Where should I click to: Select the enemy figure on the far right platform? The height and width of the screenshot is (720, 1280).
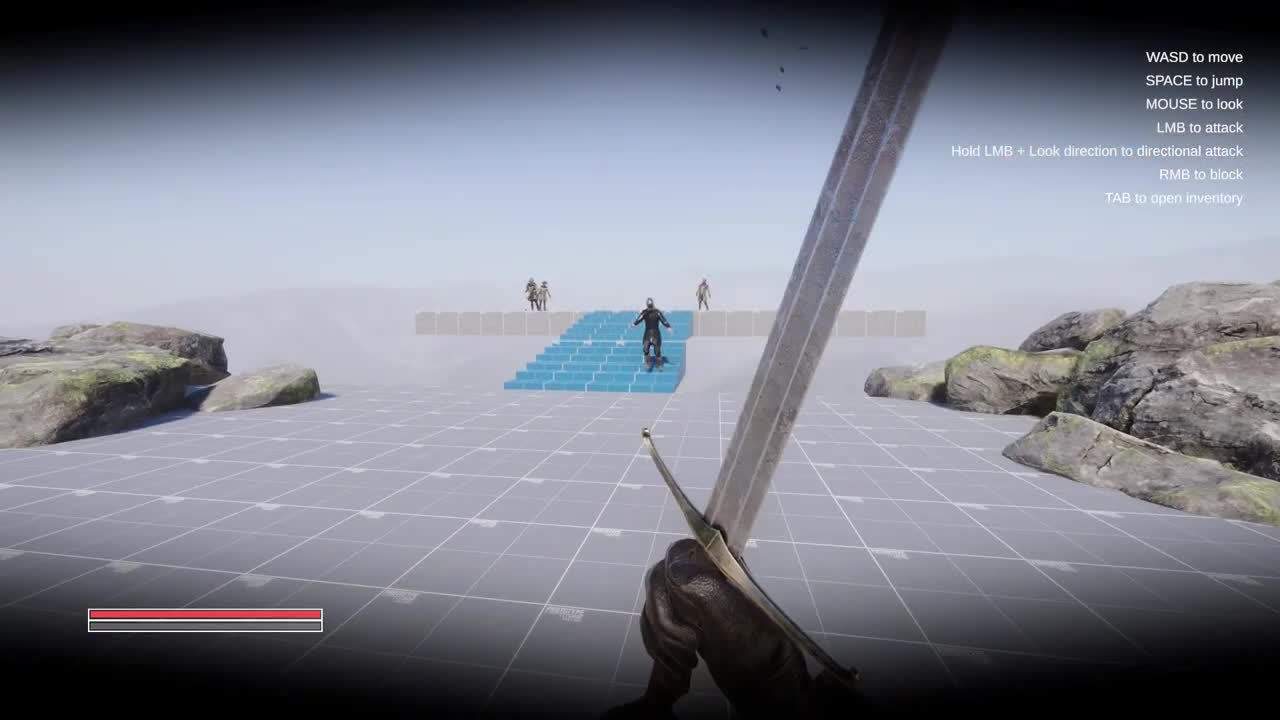point(703,293)
